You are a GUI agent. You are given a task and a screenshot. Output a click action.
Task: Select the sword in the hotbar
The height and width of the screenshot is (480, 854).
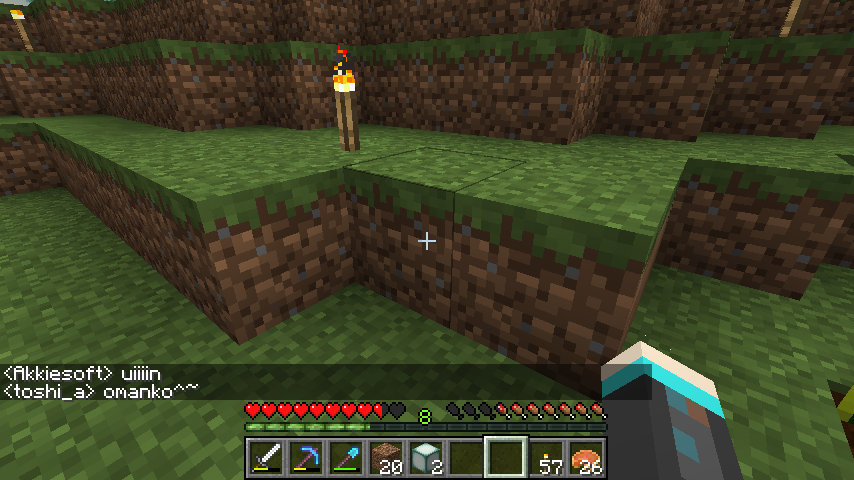[x=265, y=458]
